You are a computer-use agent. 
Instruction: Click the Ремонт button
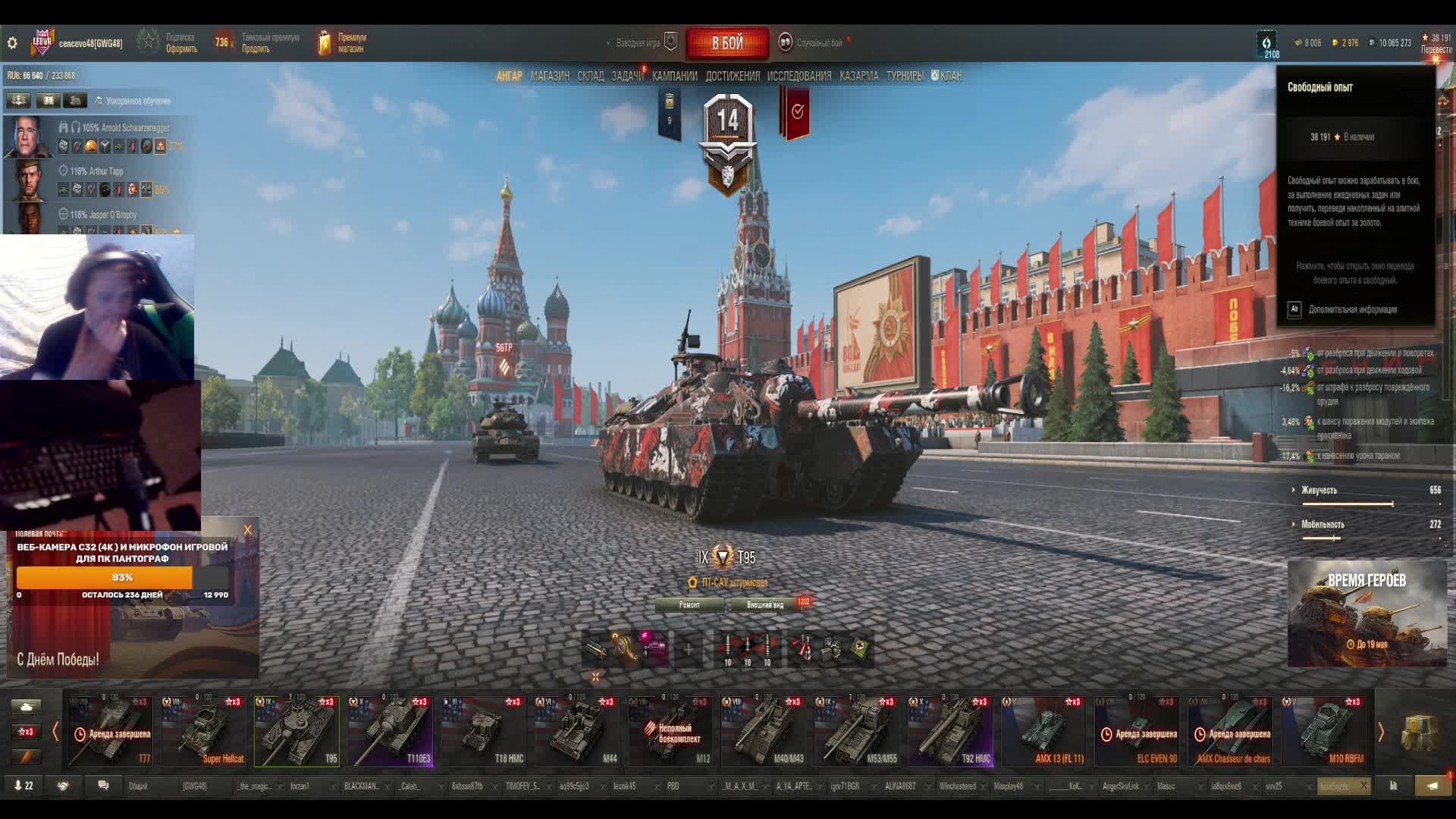click(689, 604)
